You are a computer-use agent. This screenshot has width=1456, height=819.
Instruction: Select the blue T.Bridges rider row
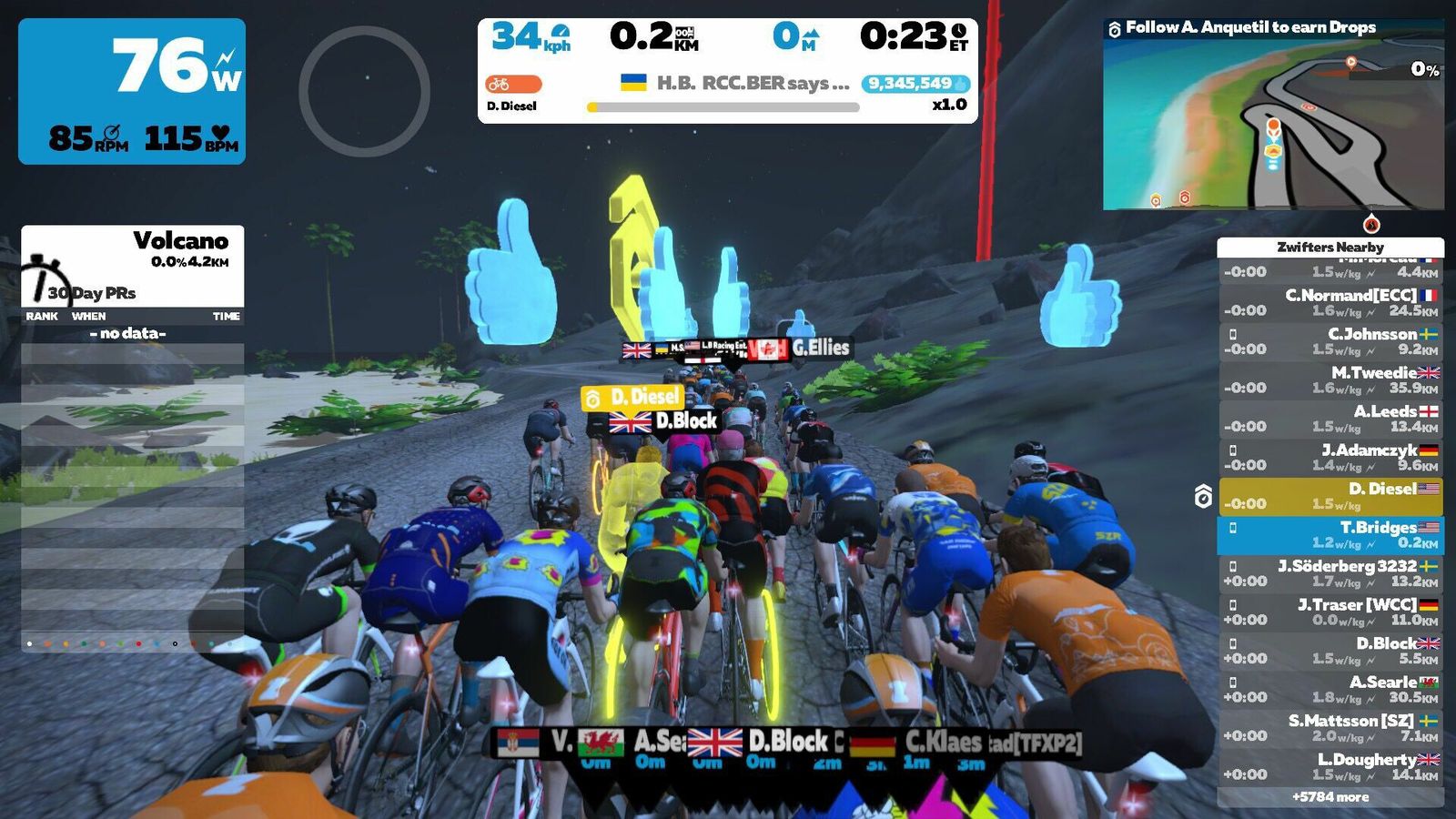click(1330, 535)
